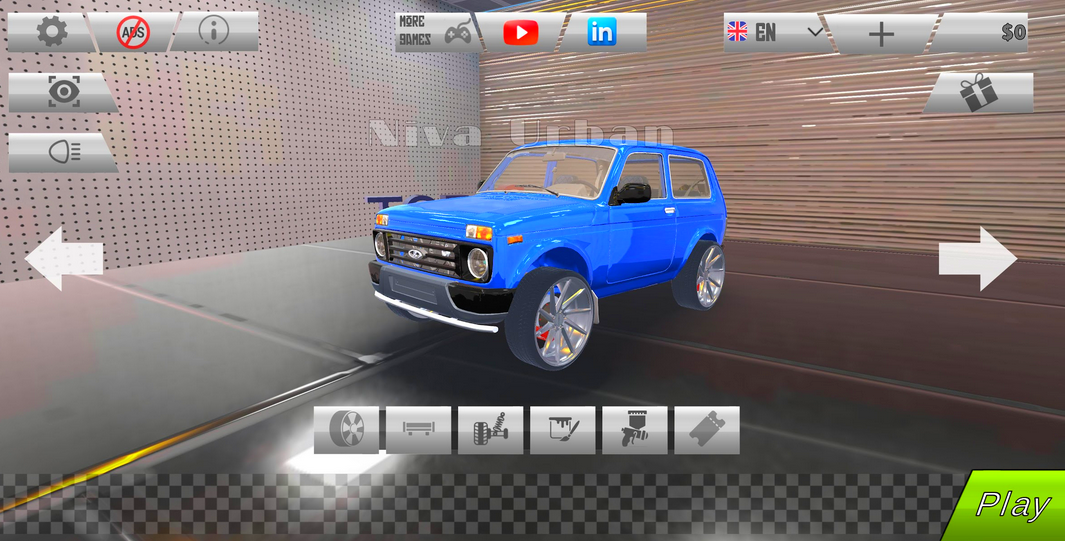
Task: Tap the remove ads button
Action: 132,32
